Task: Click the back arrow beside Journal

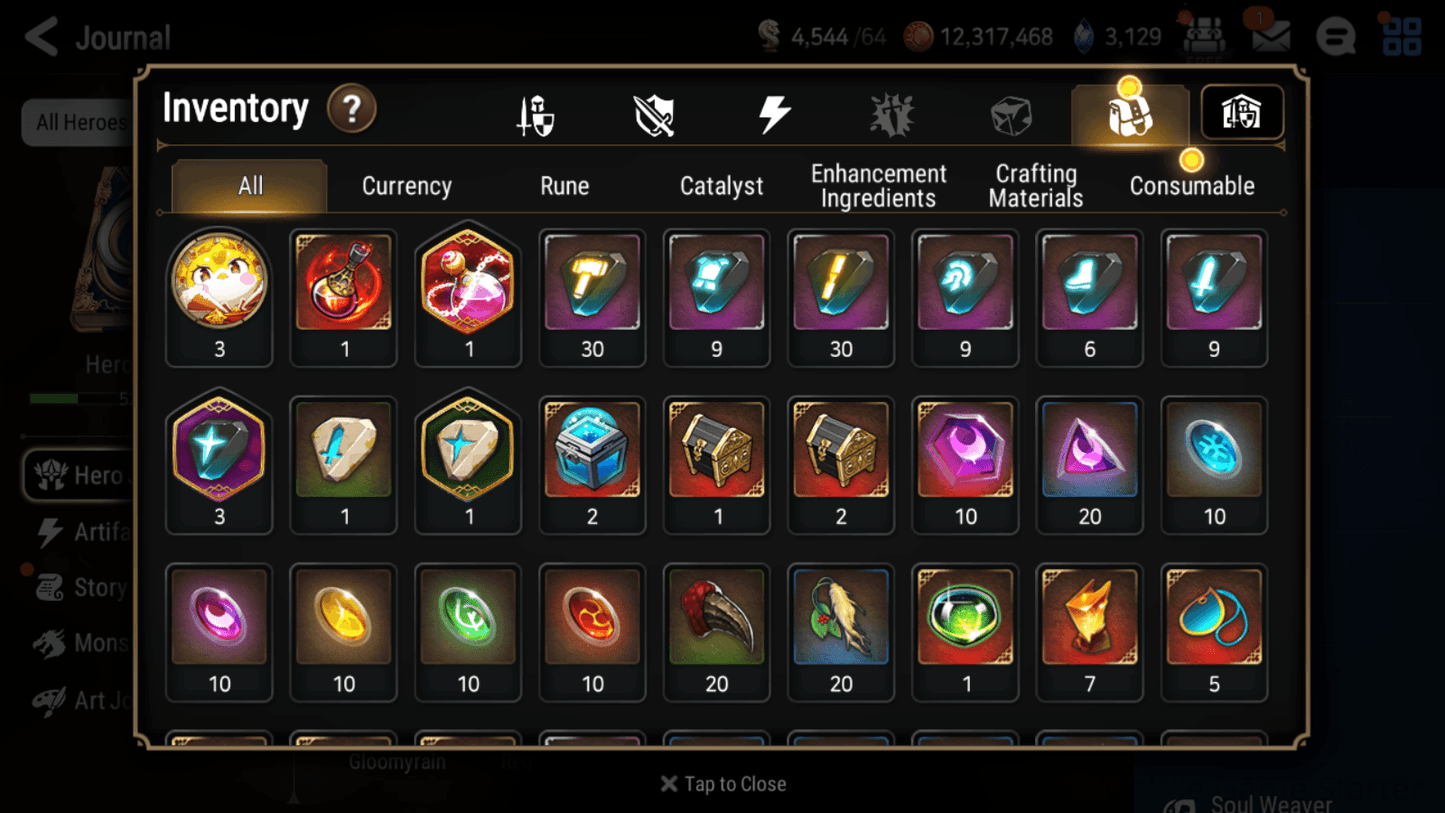Action: click(39, 36)
